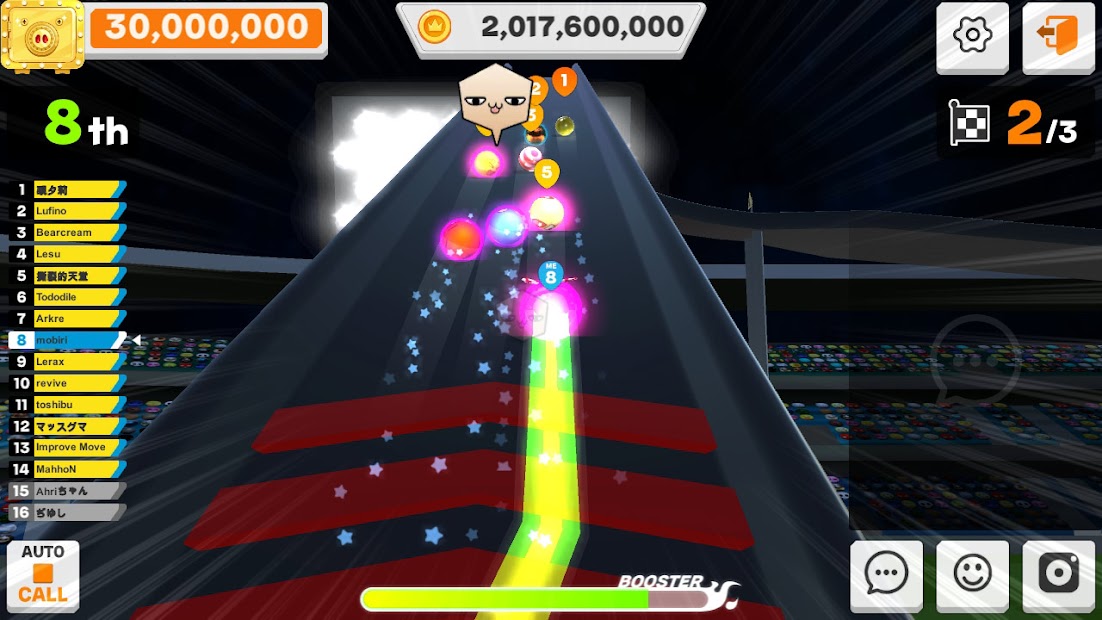This screenshot has height=620, width=1102.
Task: Click Arkre's ranking row
Action: (x=68, y=318)
